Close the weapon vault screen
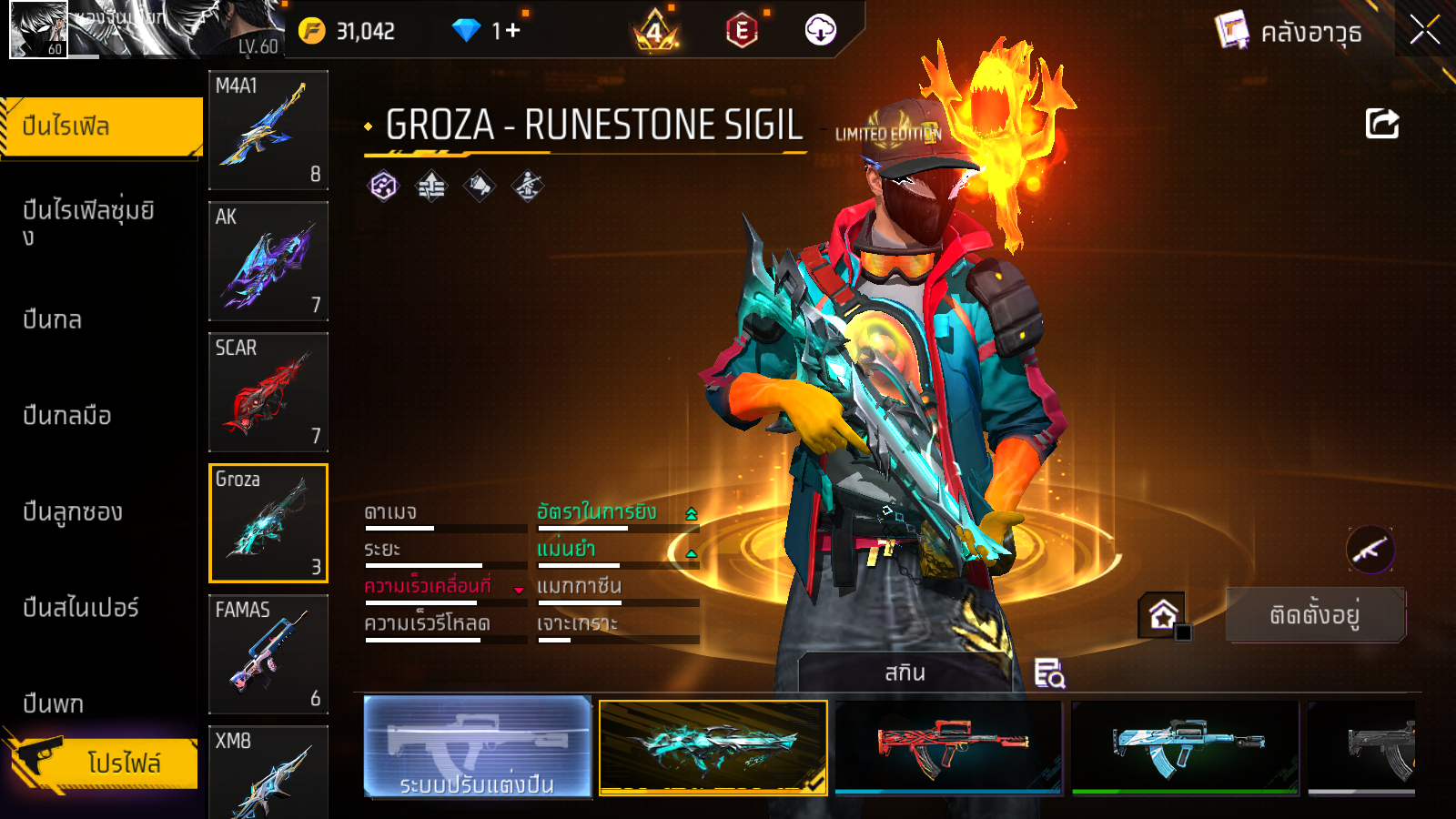The width and height of the screenshot is (1456, 819). click(1424, 31)
